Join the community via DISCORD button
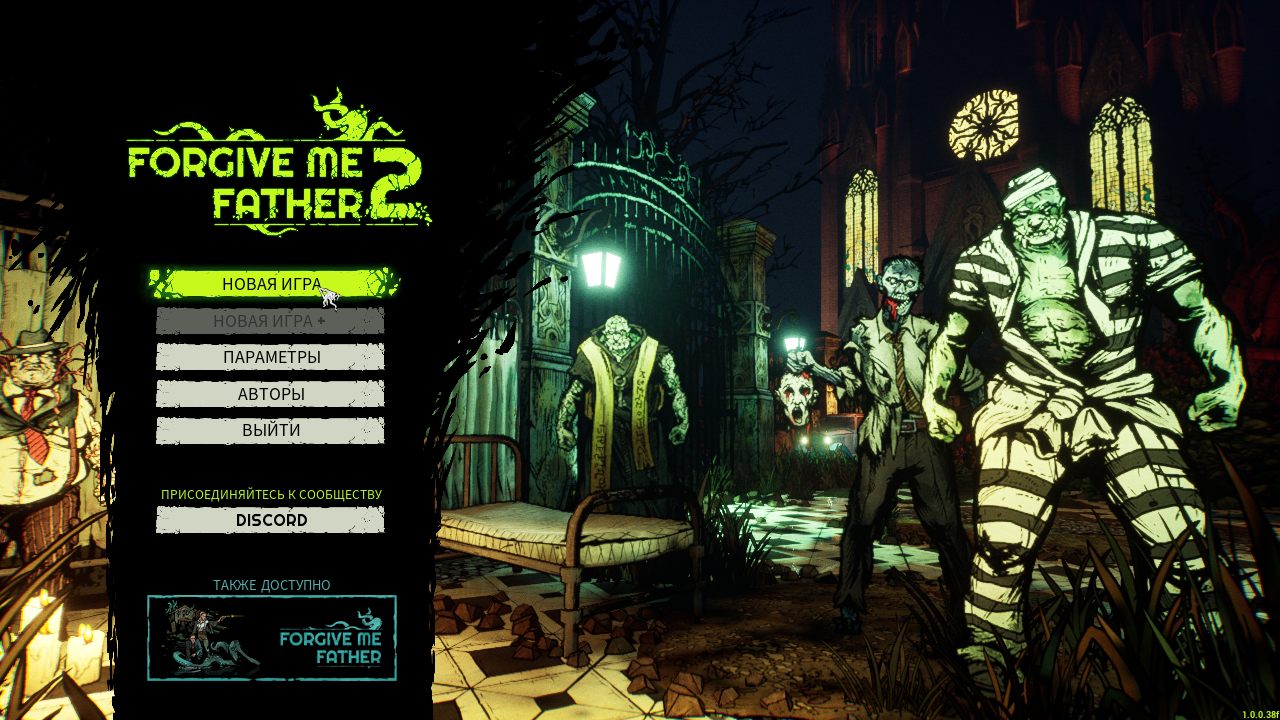 [270, 520]
